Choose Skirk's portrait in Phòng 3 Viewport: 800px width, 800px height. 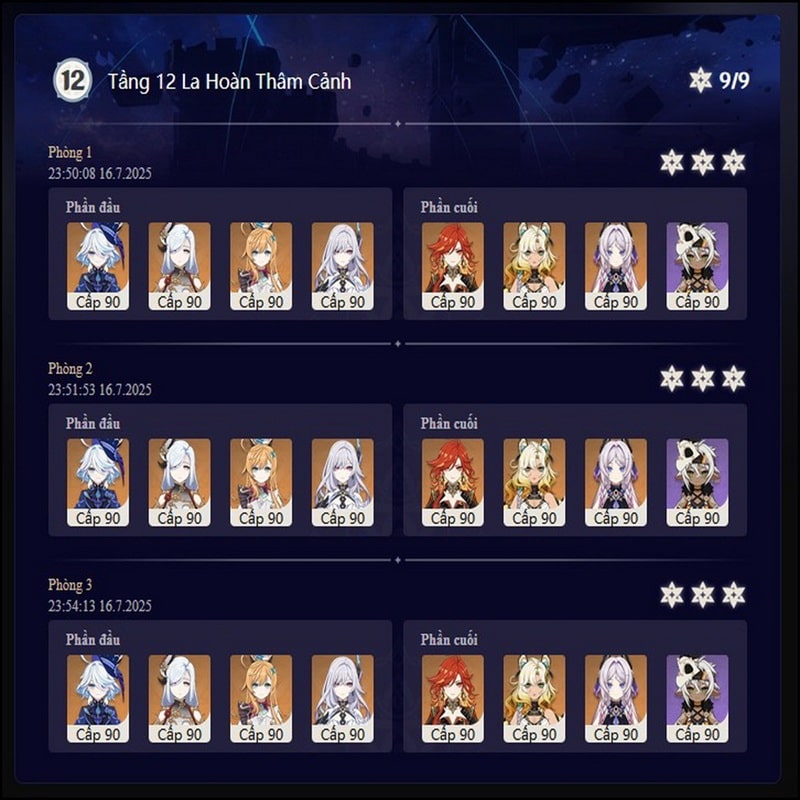pyautogui.click(x=342, y=690)
